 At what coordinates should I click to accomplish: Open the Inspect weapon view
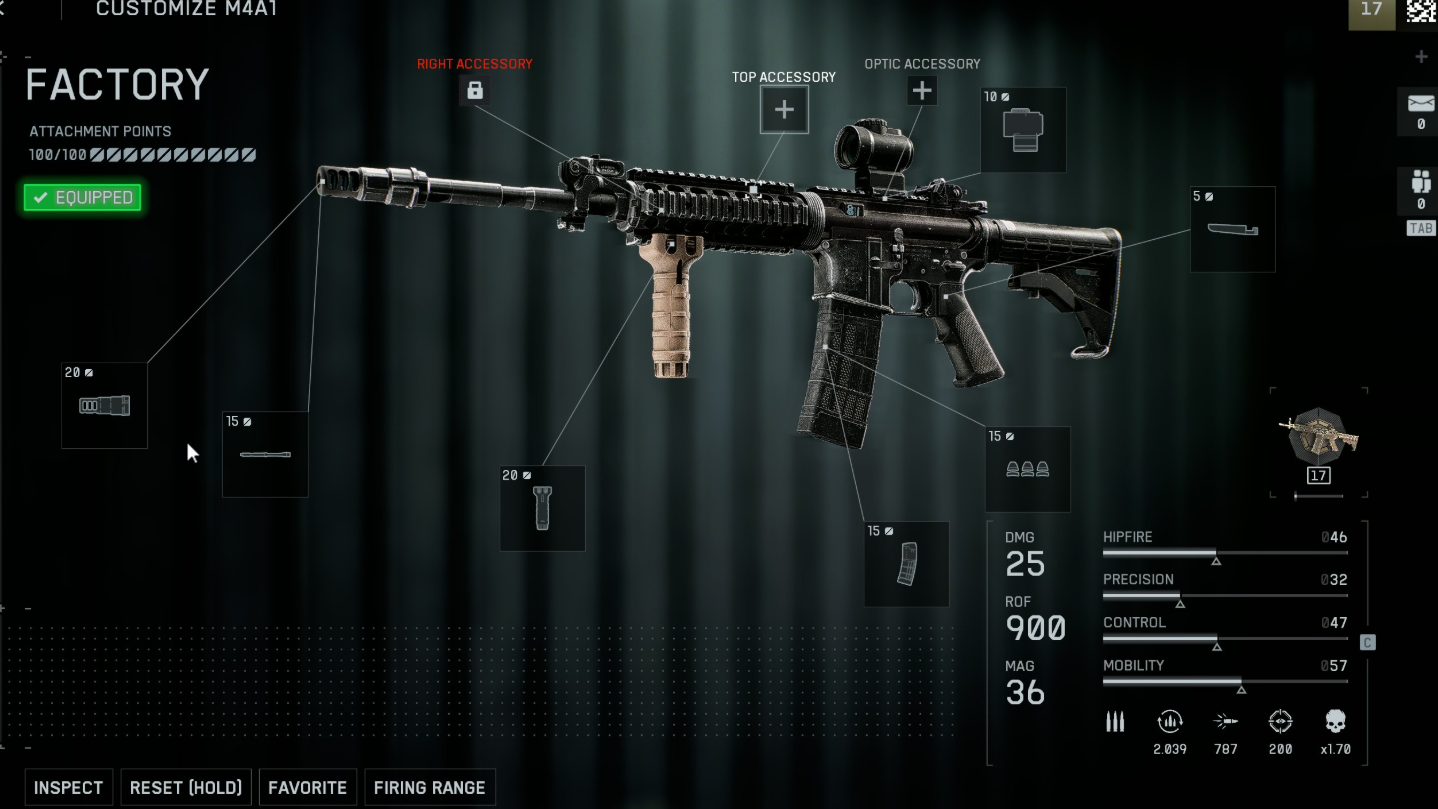[68, 788]
